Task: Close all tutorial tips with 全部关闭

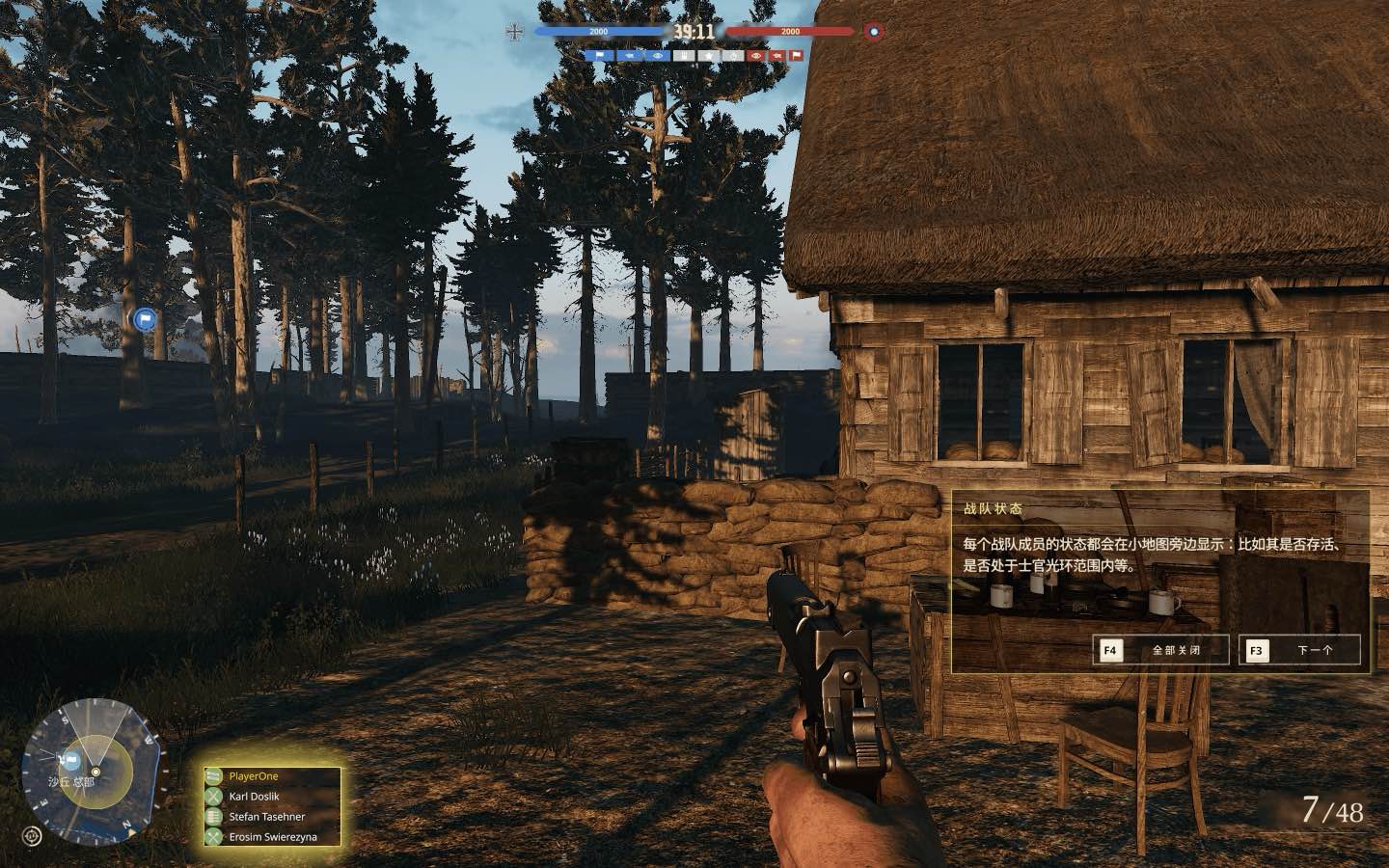Action: click(1161, 650)
